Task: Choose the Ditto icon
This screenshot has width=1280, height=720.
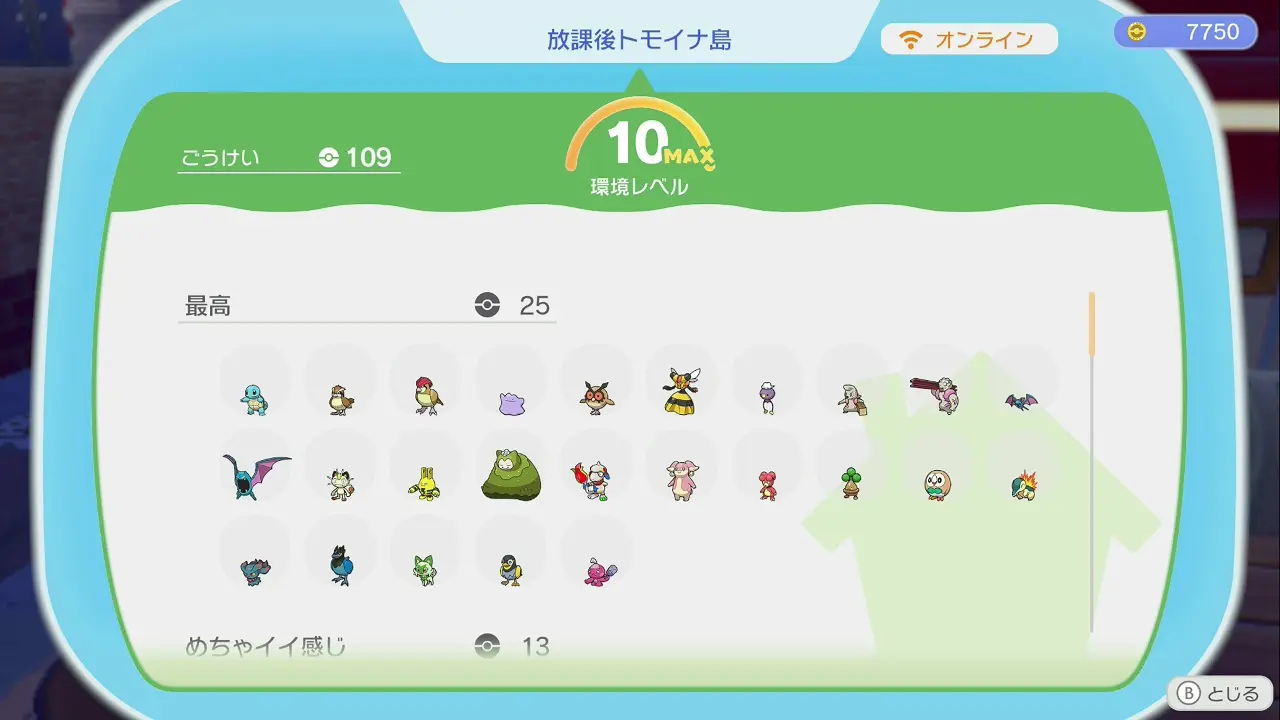Action: click(x=511, y=403)
